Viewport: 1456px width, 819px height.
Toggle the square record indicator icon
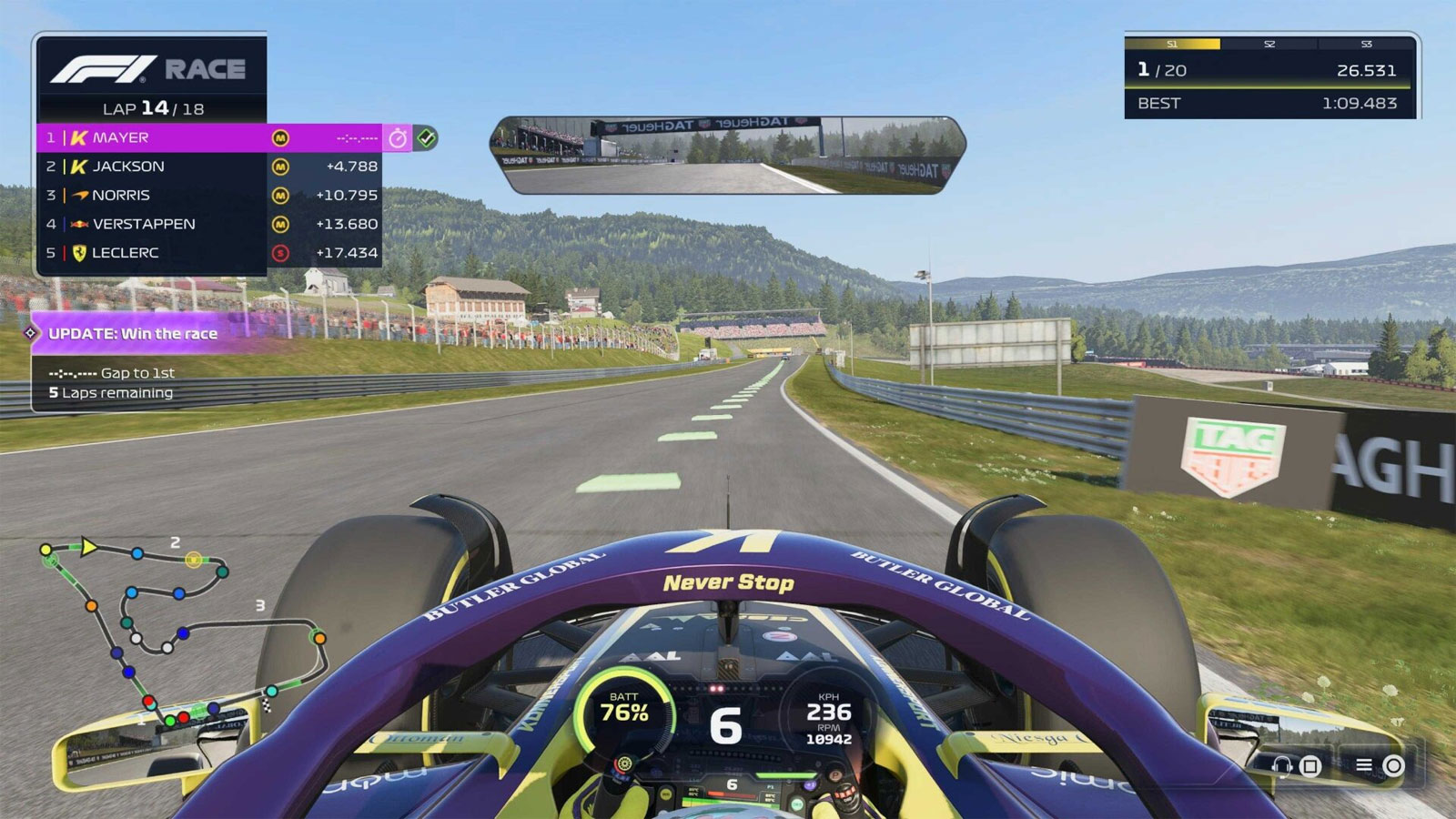pos(1310,765)
